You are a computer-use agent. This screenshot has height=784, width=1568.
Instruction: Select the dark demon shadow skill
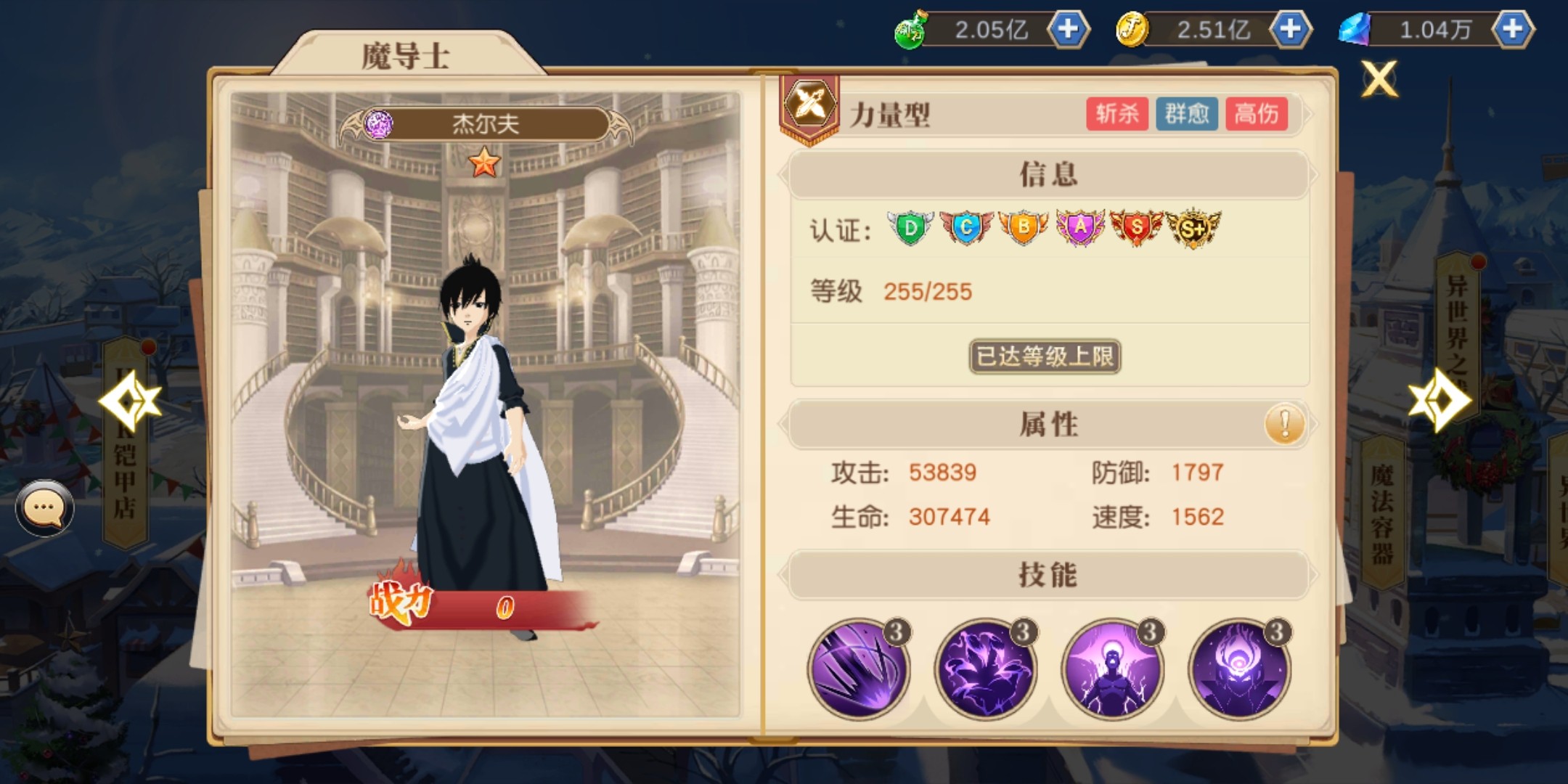point(985,669)
